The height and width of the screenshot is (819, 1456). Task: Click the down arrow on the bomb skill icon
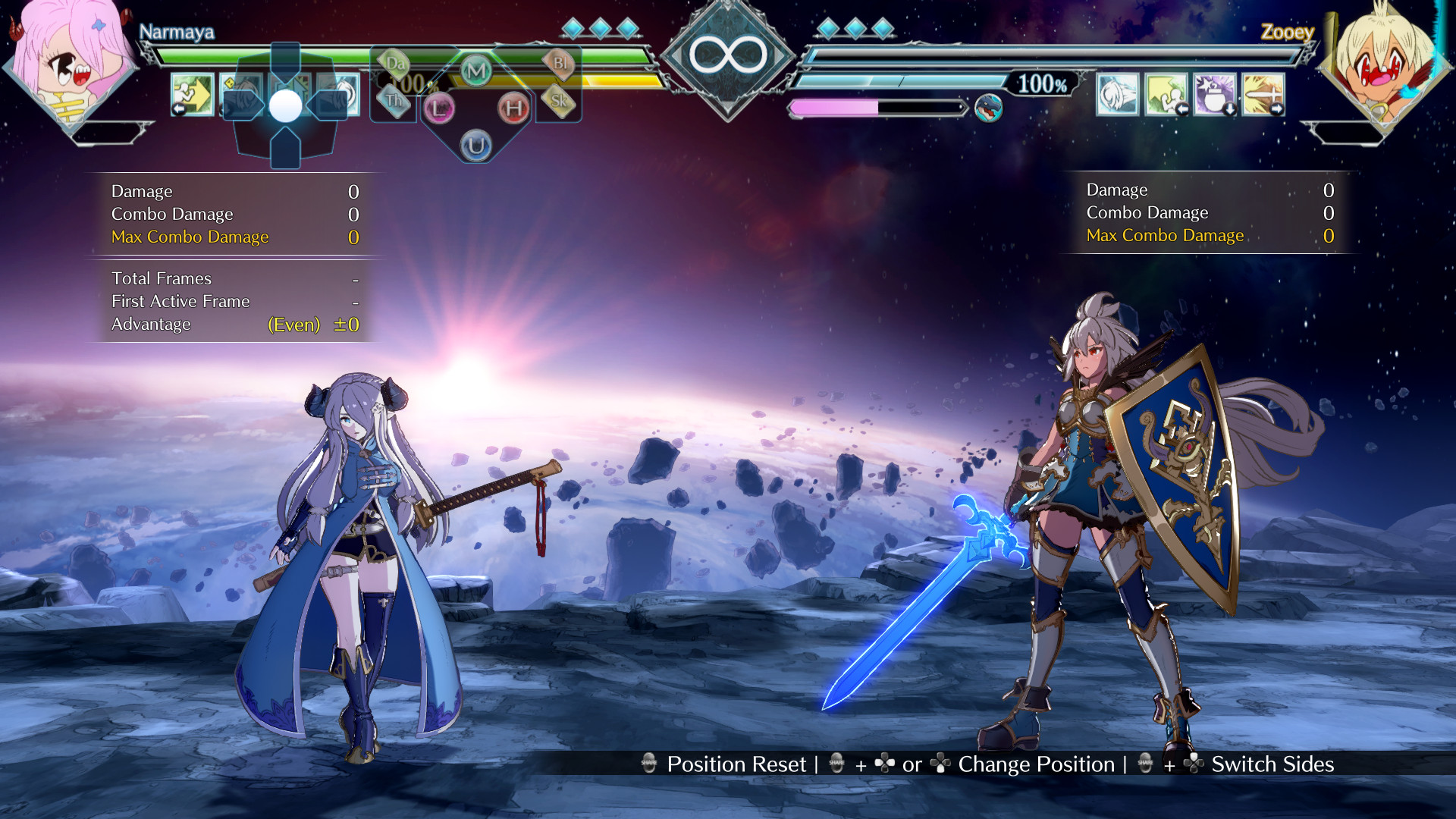click(1229, 109)
